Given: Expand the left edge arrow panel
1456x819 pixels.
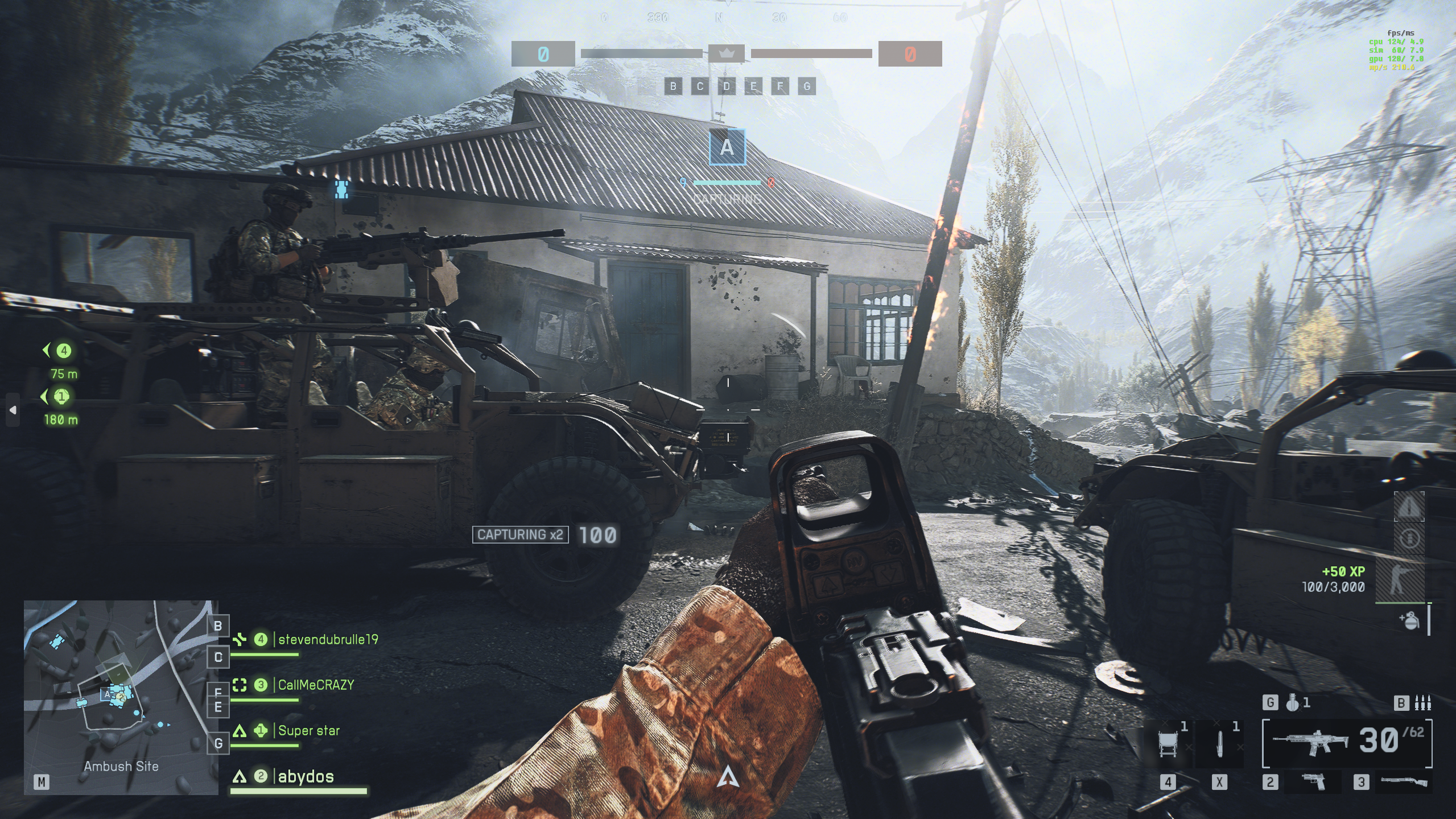Looking at the screenshot, I should 13,410.
